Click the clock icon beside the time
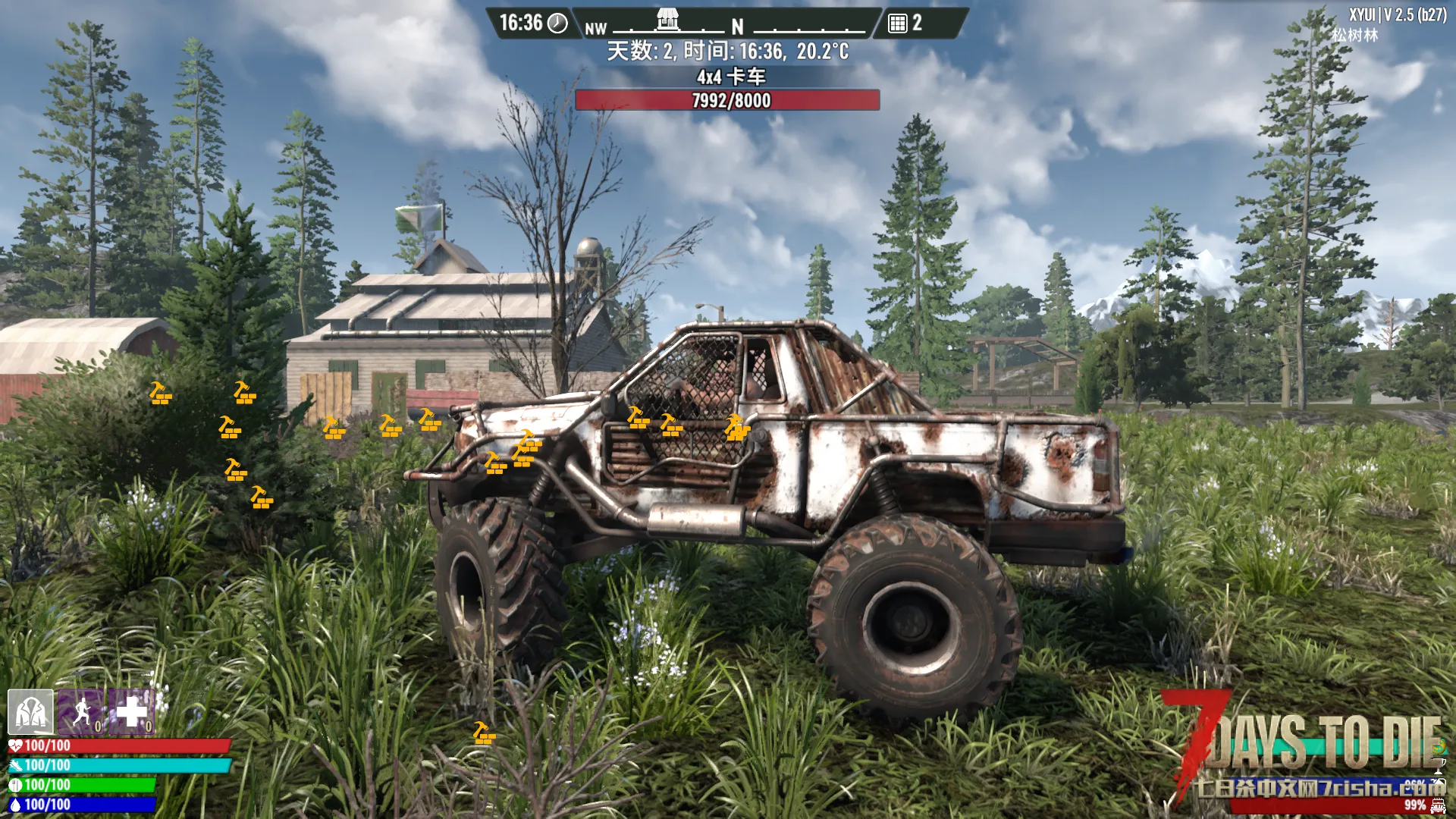Screen dimensions: 1456x819 [x=557, y=24]
